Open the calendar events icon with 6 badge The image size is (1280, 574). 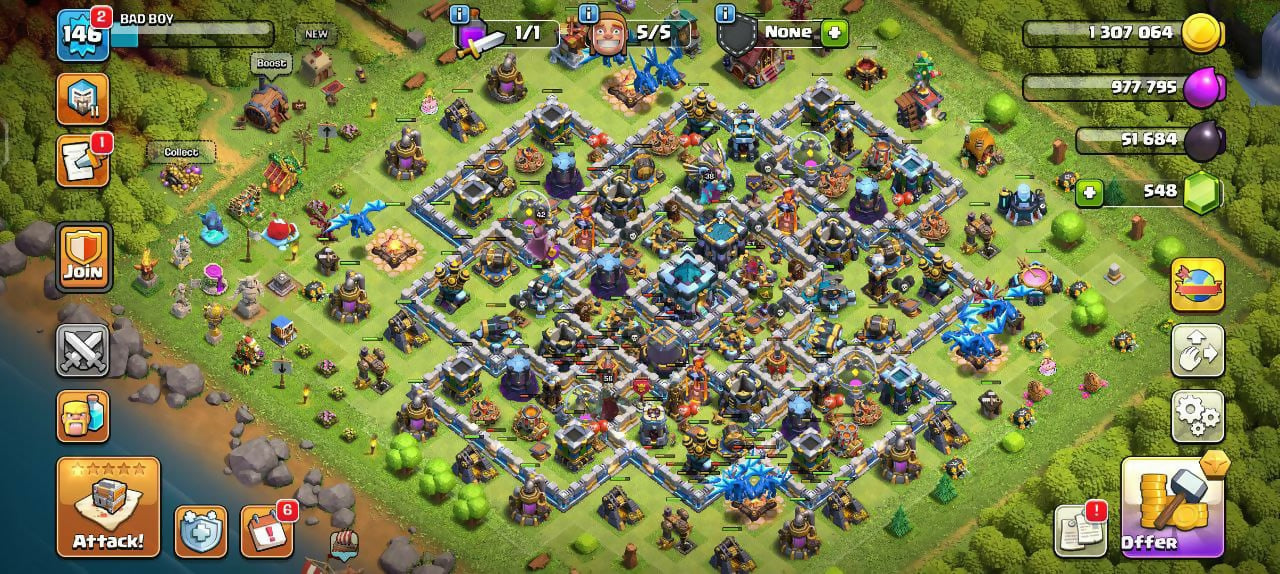coord(267,530)
